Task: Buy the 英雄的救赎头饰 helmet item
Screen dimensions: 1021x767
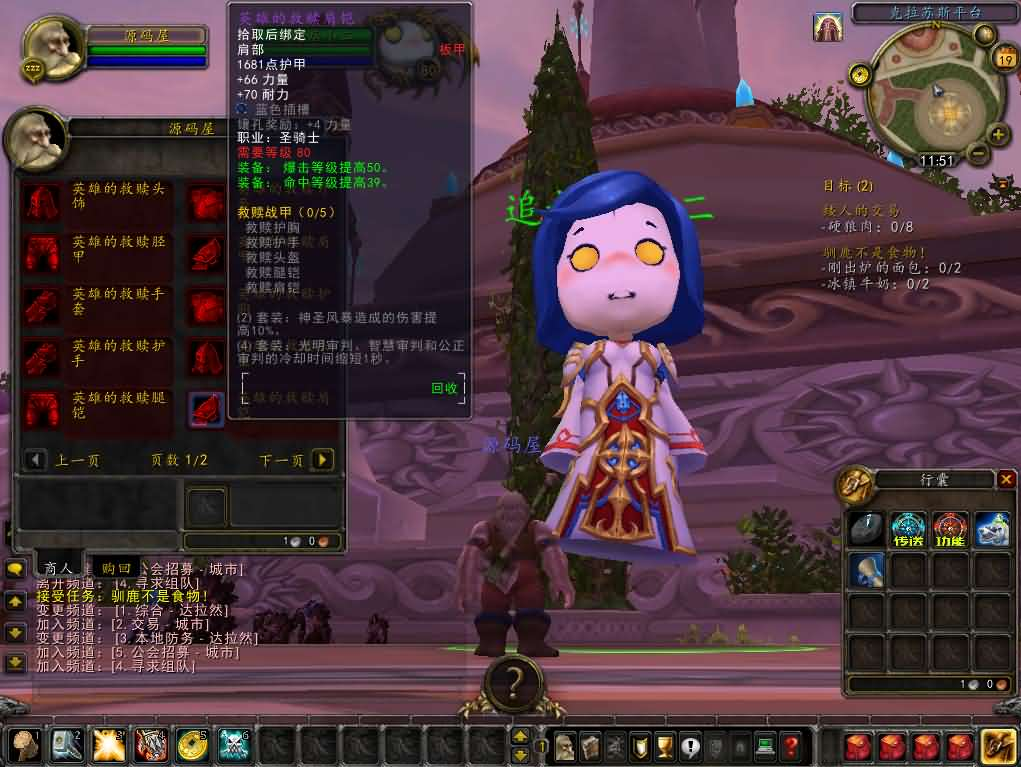Action: click(41, 201)
